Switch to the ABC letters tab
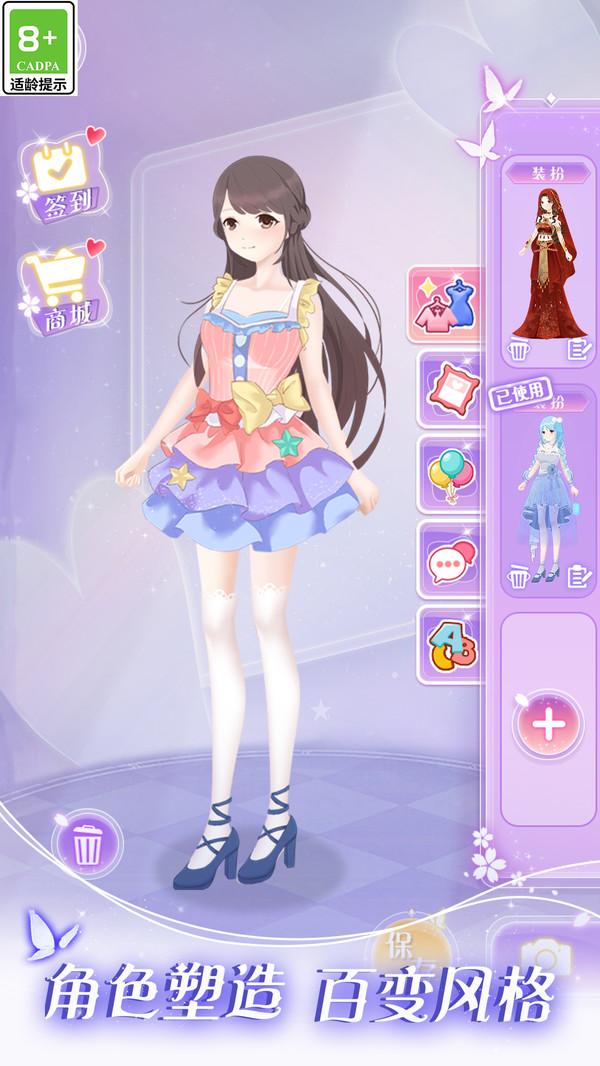 449,645
